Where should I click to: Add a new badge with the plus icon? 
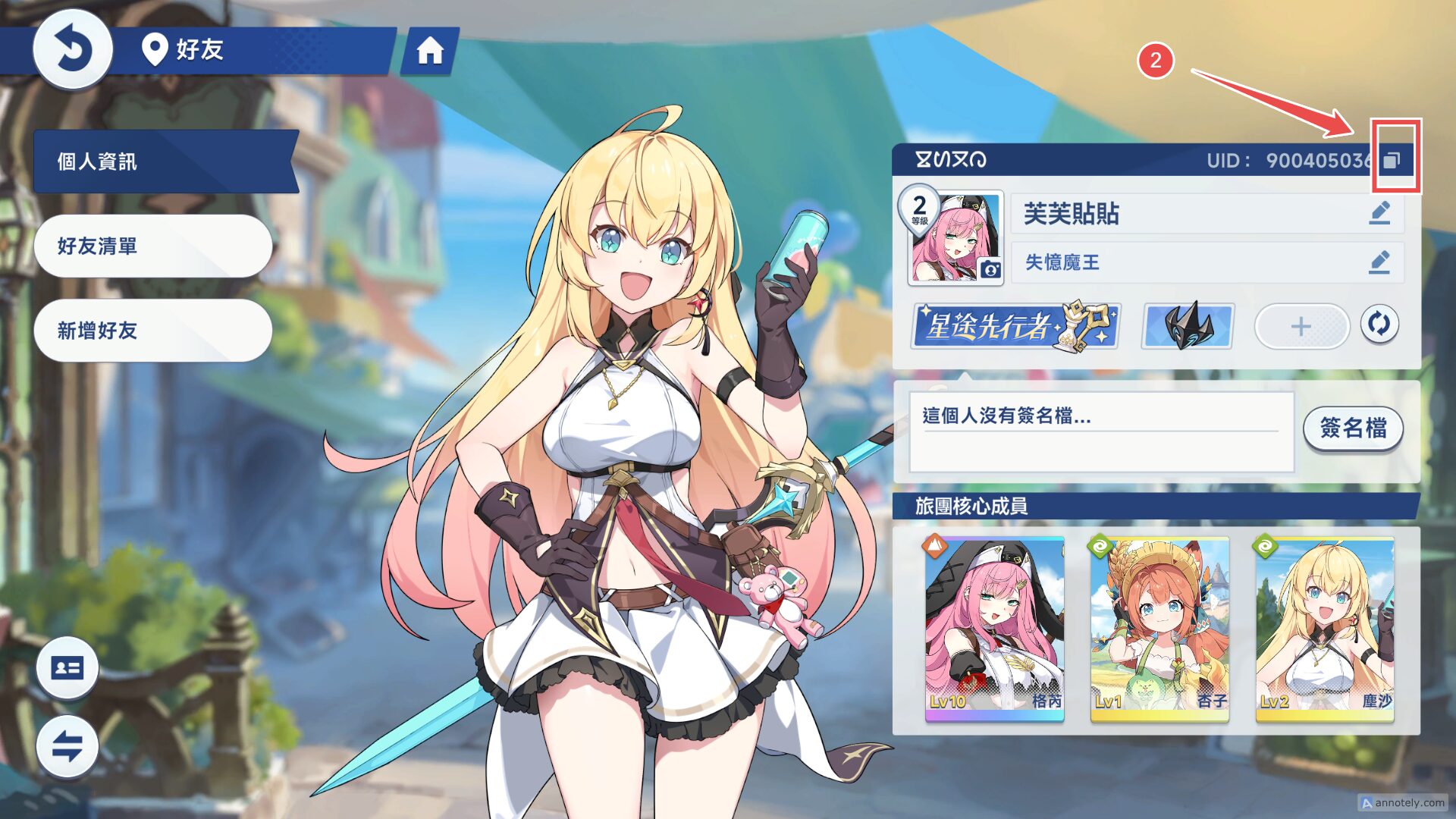point(1301,326)
